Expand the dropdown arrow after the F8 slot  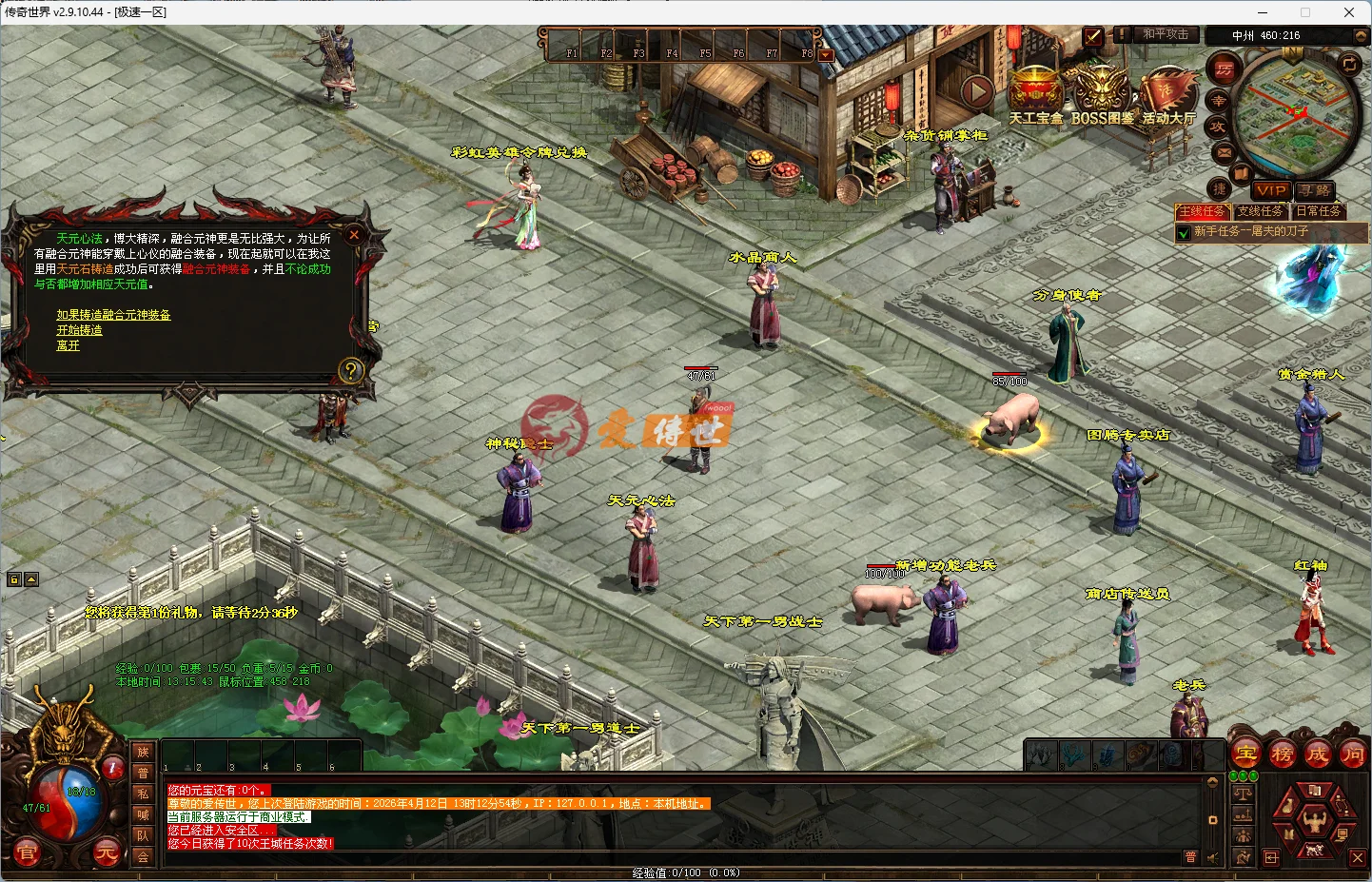point(825,54)
